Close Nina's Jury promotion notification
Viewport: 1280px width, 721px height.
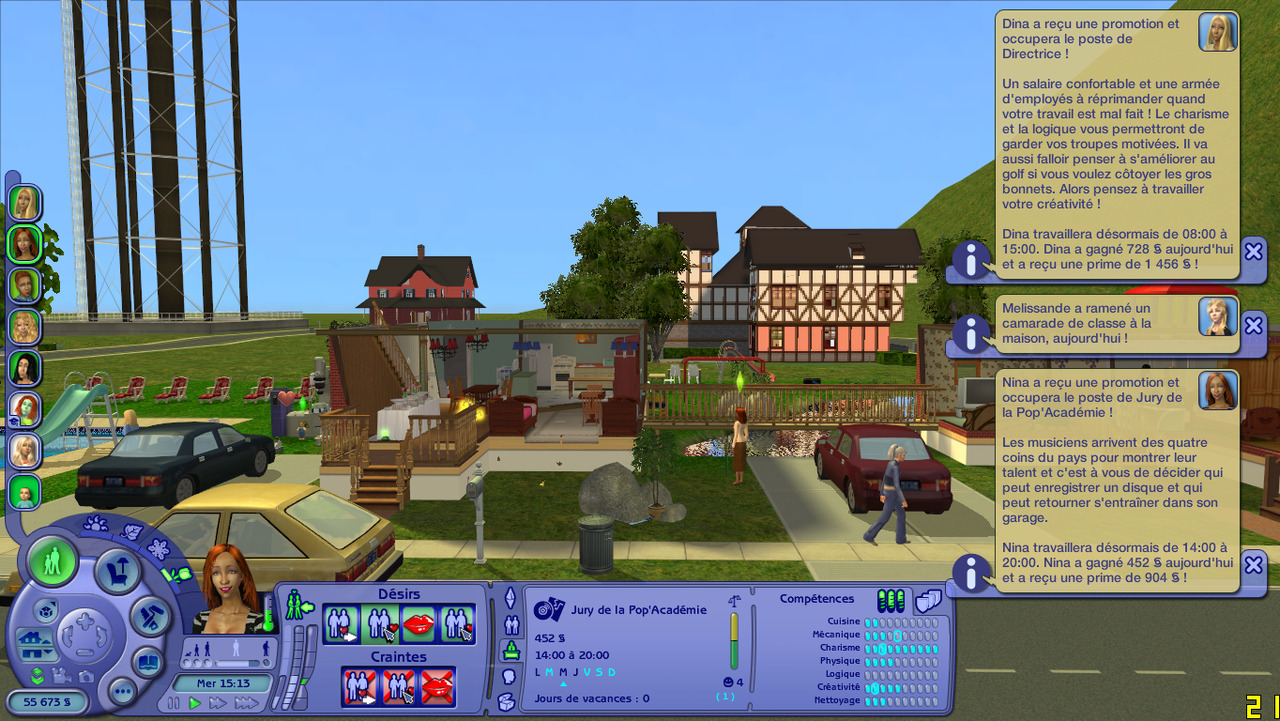pos(1254,565)
